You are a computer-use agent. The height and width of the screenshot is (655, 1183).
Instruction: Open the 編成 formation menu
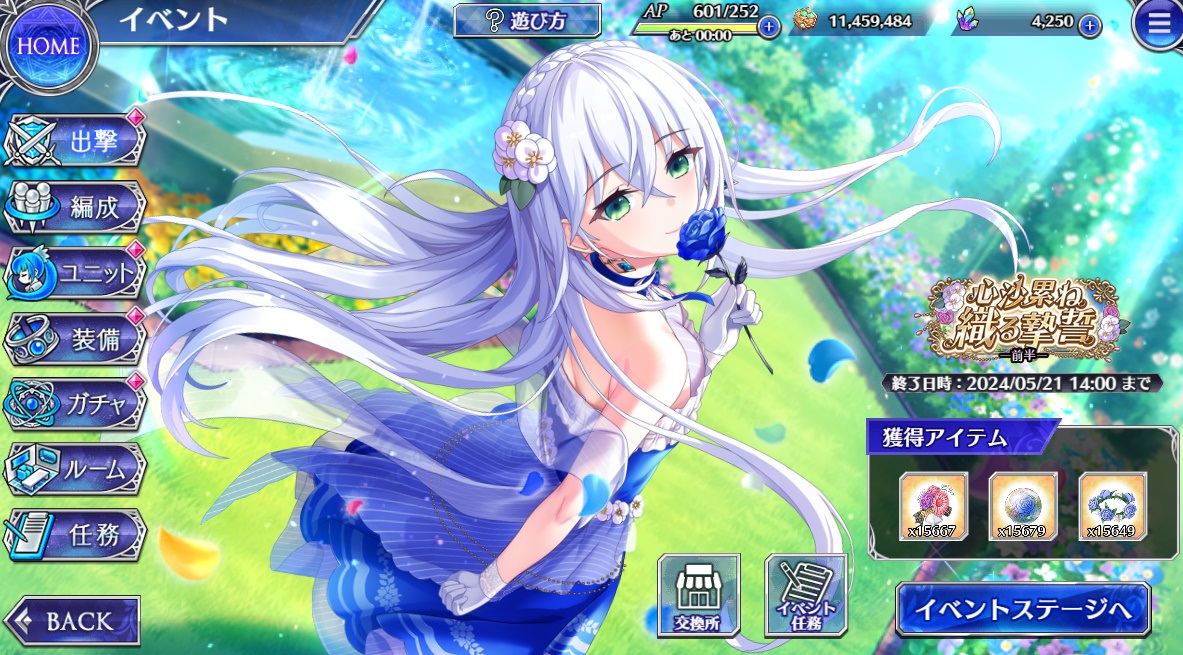pos(80,207)
